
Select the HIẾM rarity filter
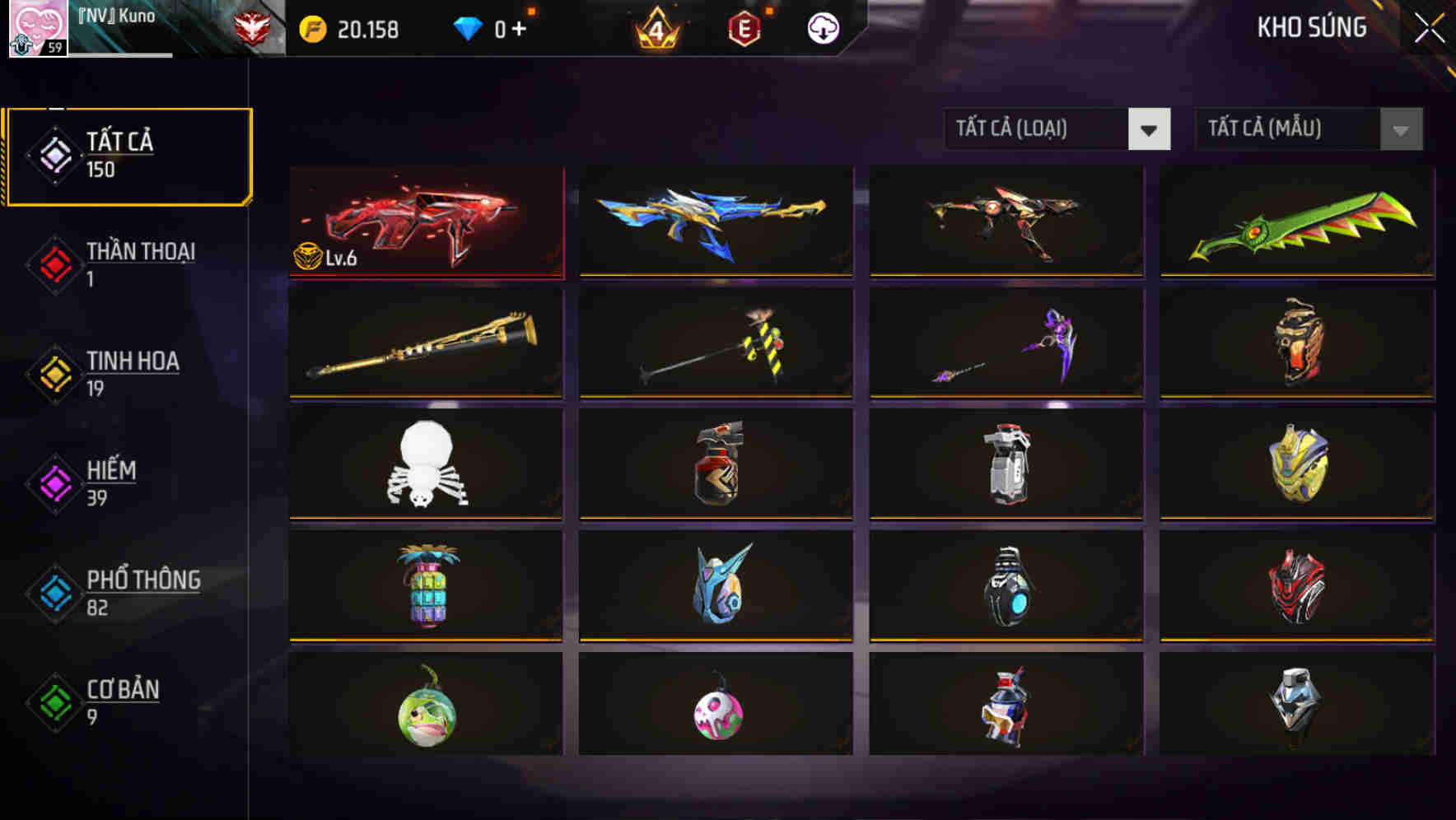(x=111, y=482)
